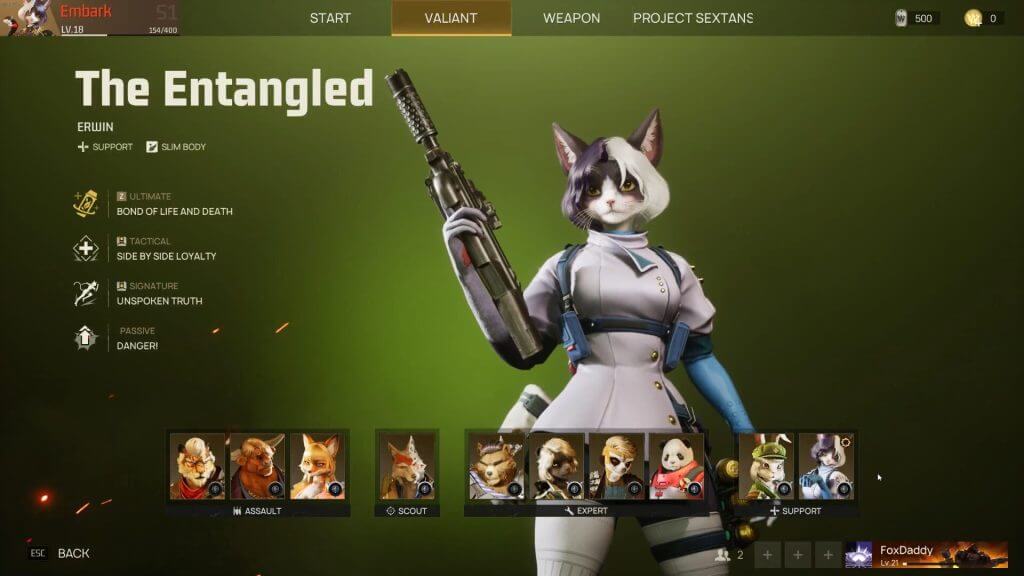Click the gold coin currency icon

point(973,18)
